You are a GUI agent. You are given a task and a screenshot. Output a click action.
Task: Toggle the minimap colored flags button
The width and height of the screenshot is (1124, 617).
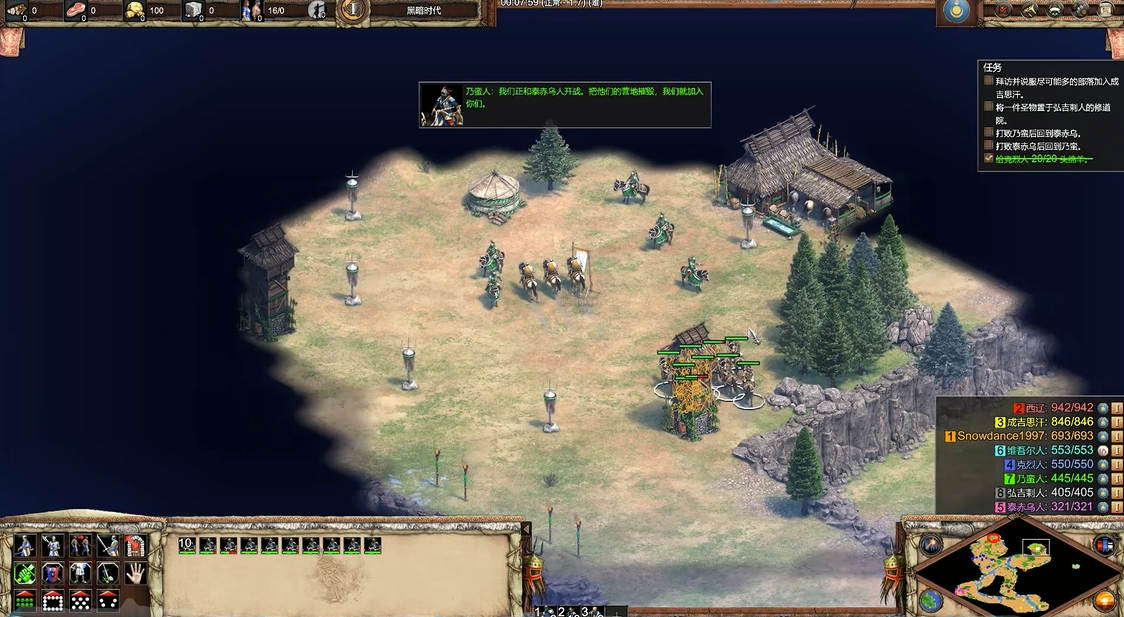1104,545
